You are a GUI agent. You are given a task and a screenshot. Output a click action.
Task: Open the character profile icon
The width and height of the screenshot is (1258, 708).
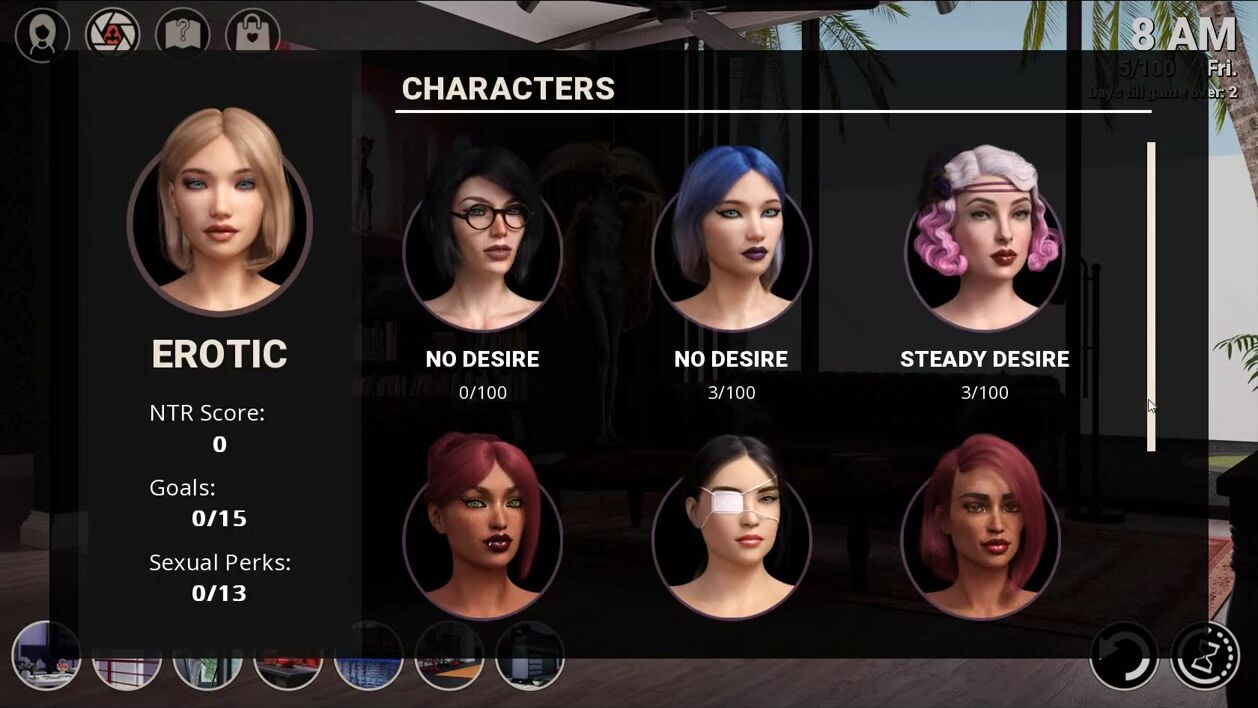click(42, 35)
